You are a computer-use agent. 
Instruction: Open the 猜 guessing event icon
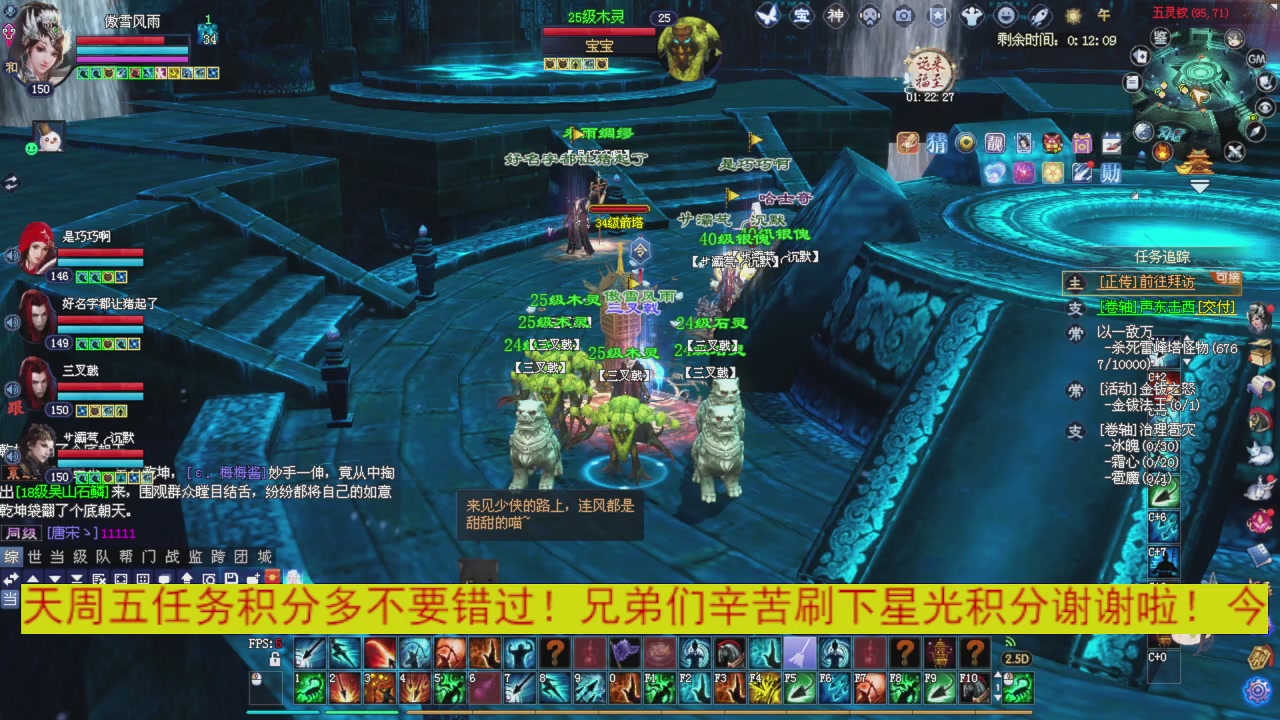tap(936, 142)
